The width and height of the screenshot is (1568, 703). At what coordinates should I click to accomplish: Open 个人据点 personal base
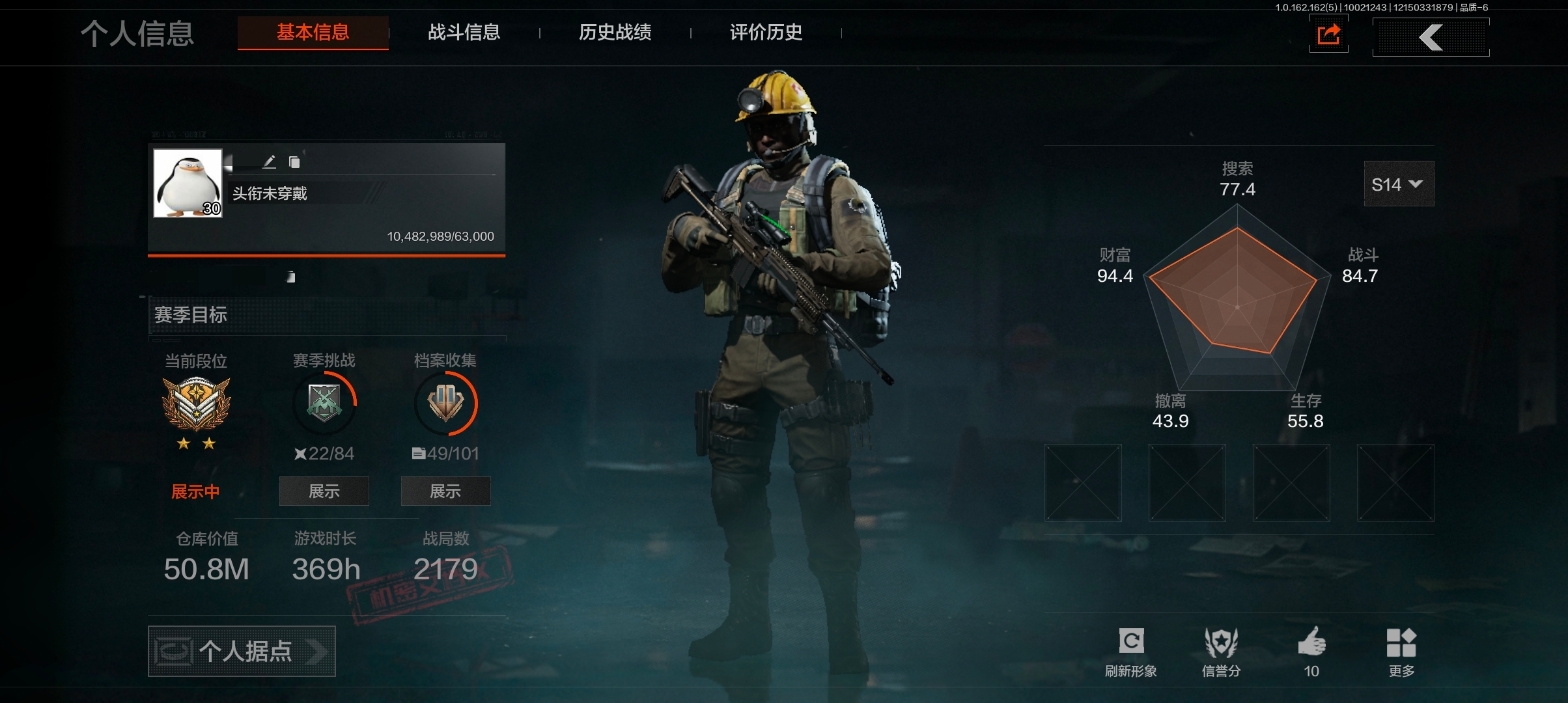coord(242,651)
